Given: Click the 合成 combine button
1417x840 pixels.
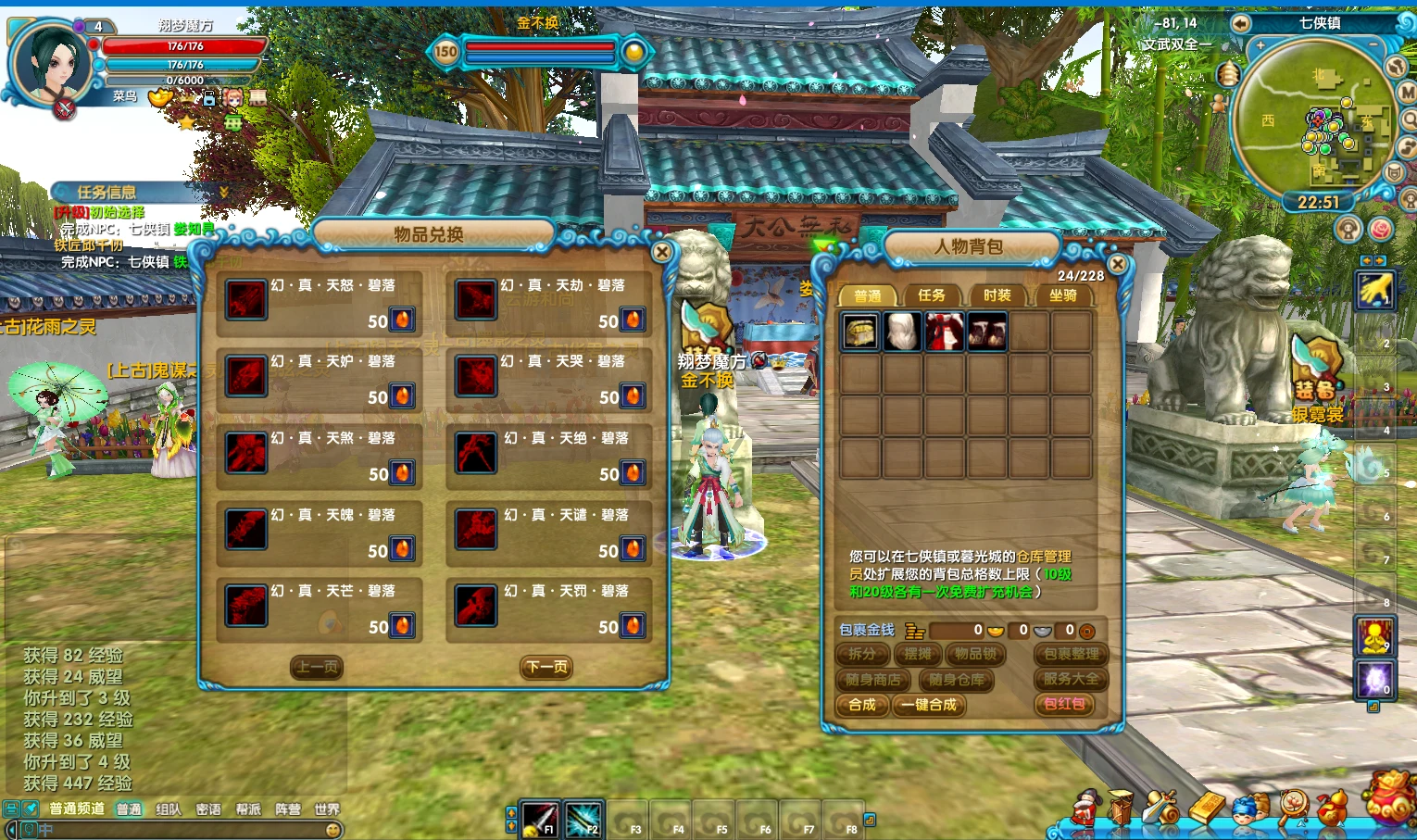Looking at the screenshot, I should (862, 705).
